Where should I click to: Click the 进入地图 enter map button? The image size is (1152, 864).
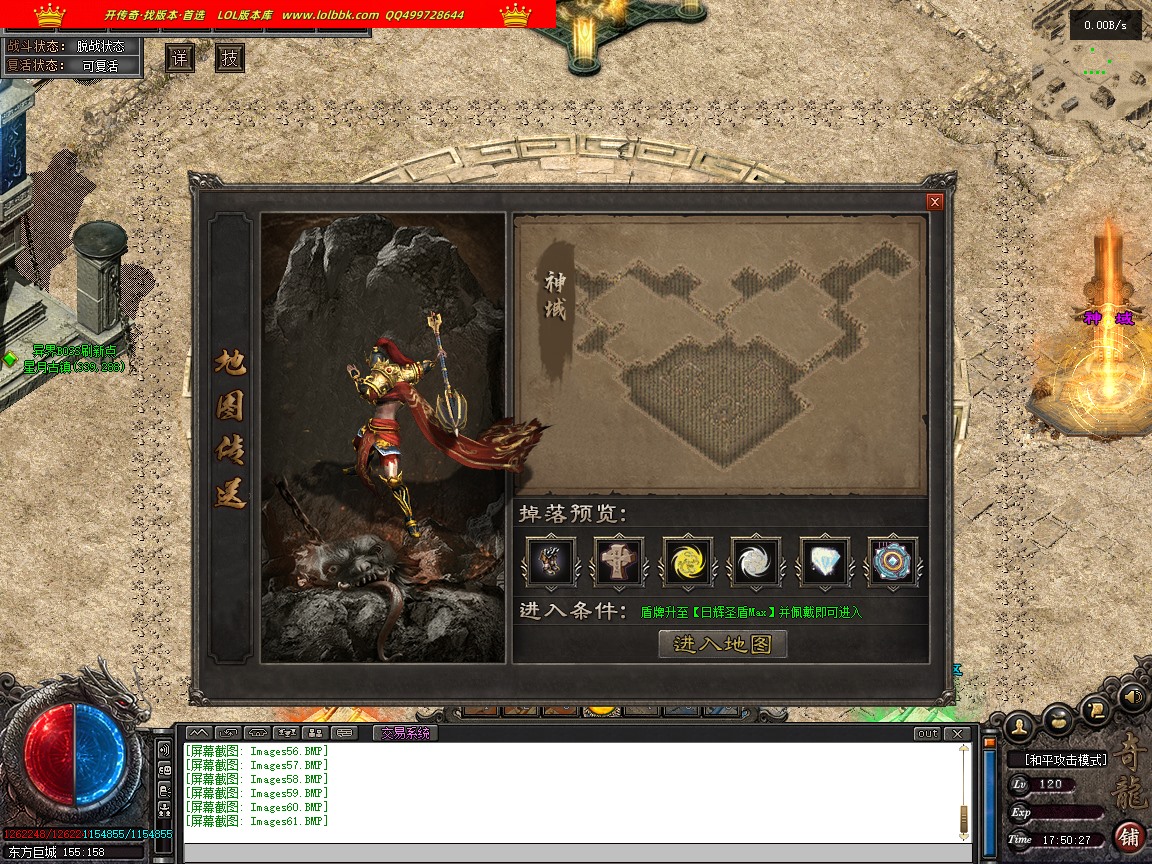pos(723,644)
